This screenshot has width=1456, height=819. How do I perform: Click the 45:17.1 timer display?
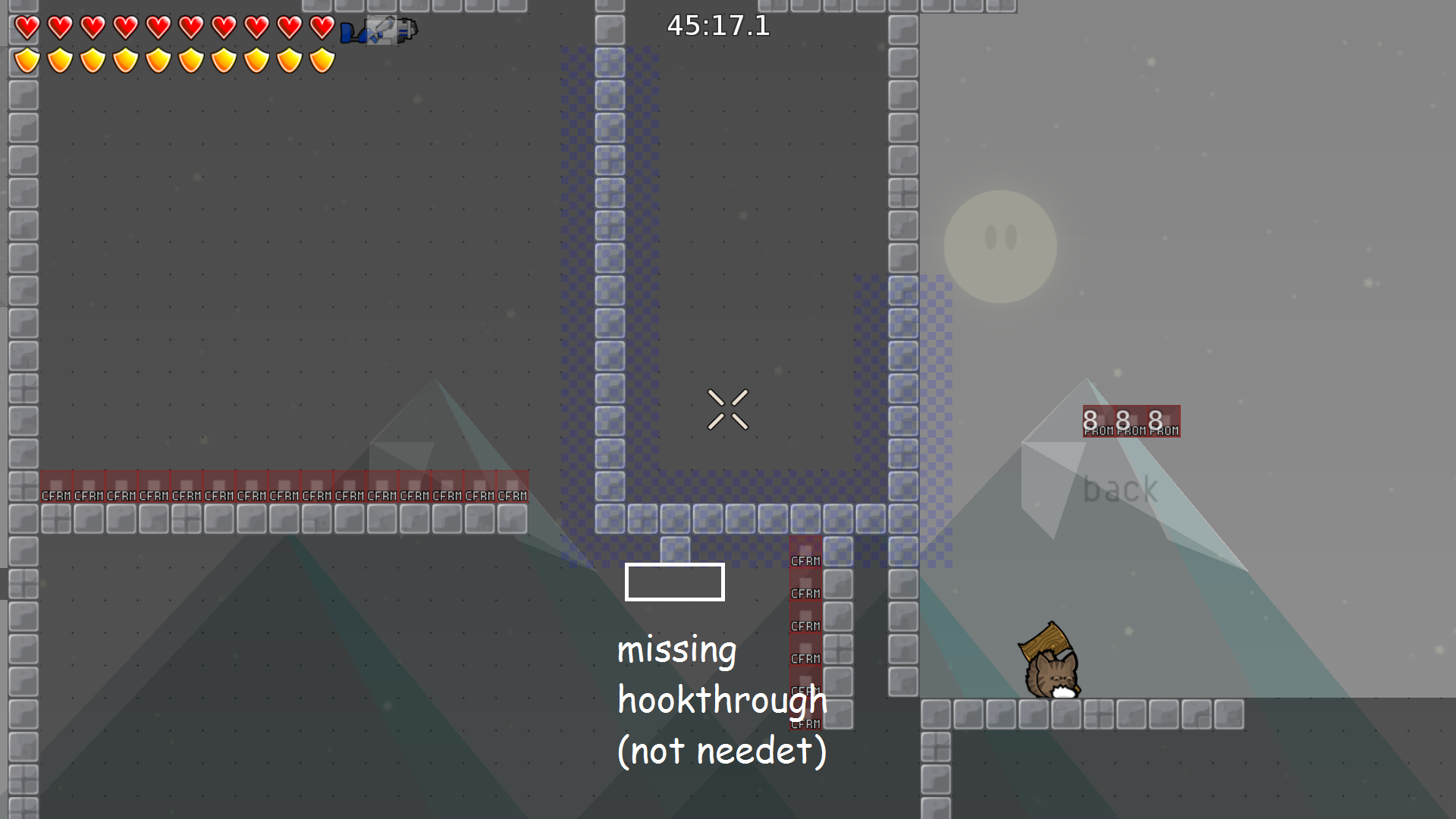coord(717,27)
